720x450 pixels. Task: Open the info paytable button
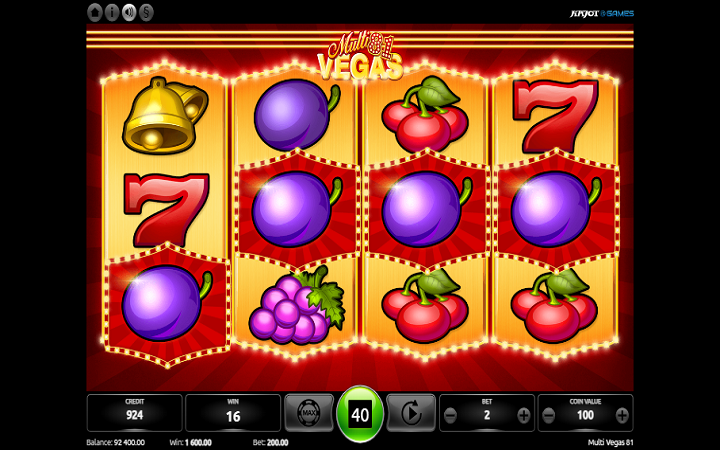click(112, 12)
